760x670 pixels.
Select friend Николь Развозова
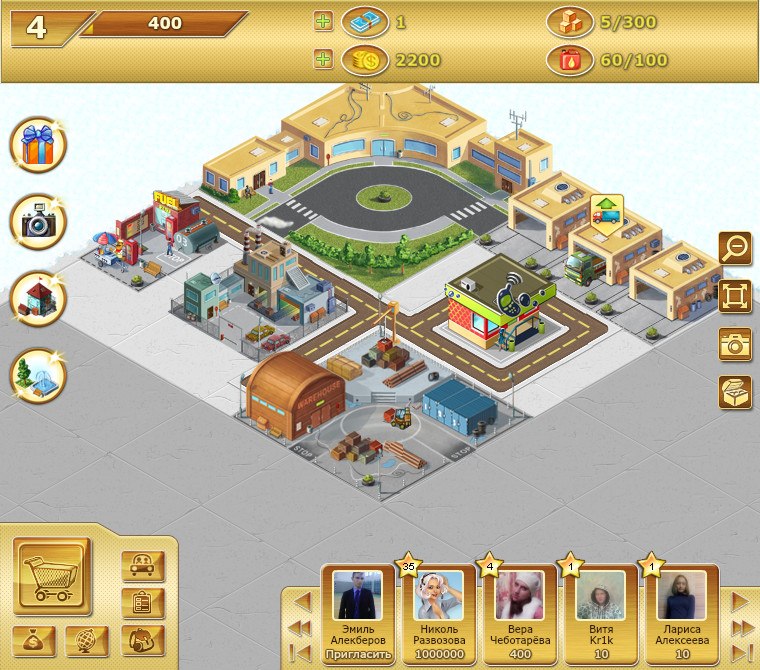pos(439,610)
